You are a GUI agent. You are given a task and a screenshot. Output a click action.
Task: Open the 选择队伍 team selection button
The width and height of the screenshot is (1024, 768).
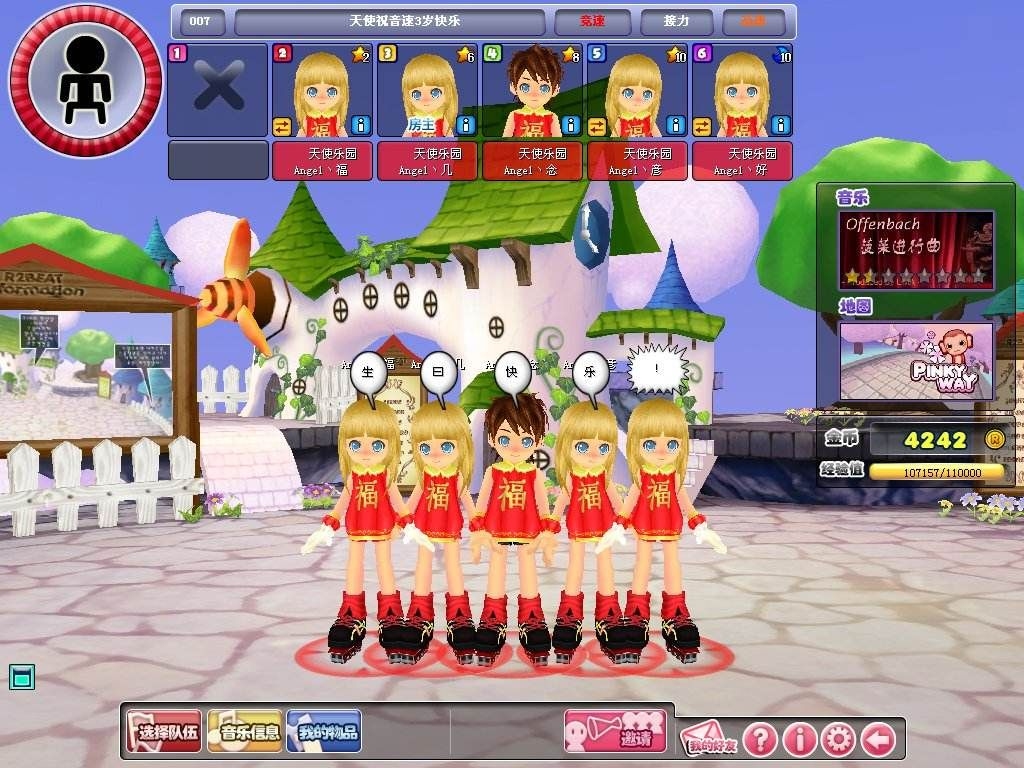[164, 732]
